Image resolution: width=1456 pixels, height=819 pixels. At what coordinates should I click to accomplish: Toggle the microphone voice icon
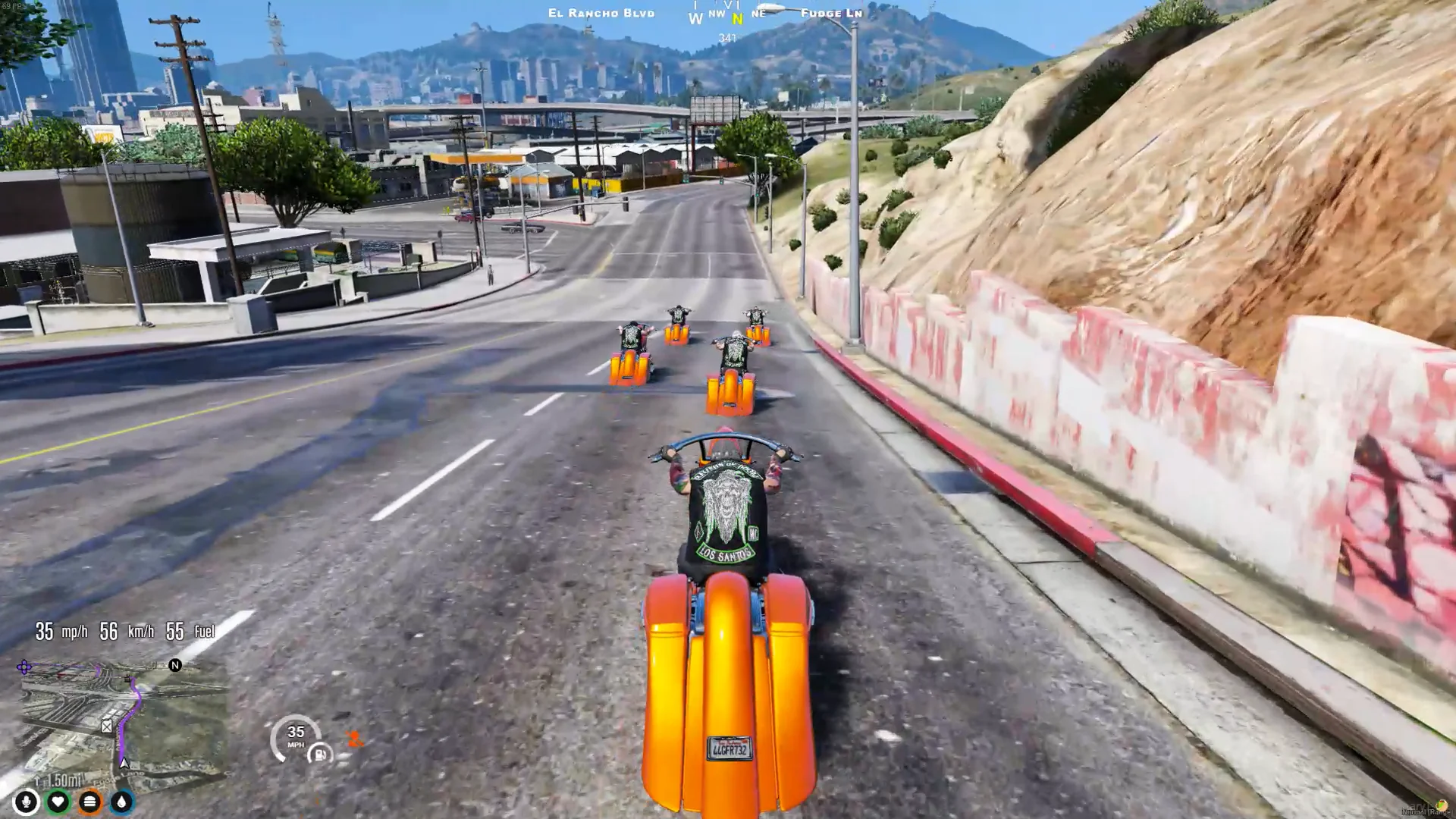tap(27, 802)
